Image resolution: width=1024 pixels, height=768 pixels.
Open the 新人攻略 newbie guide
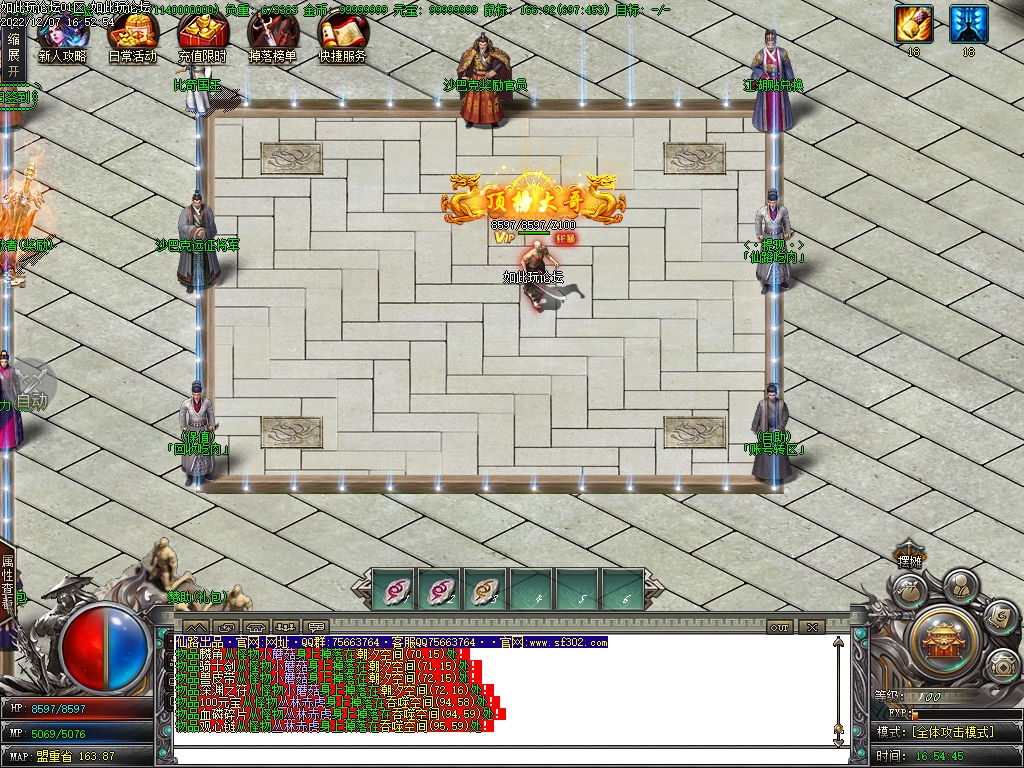(62, 38)
